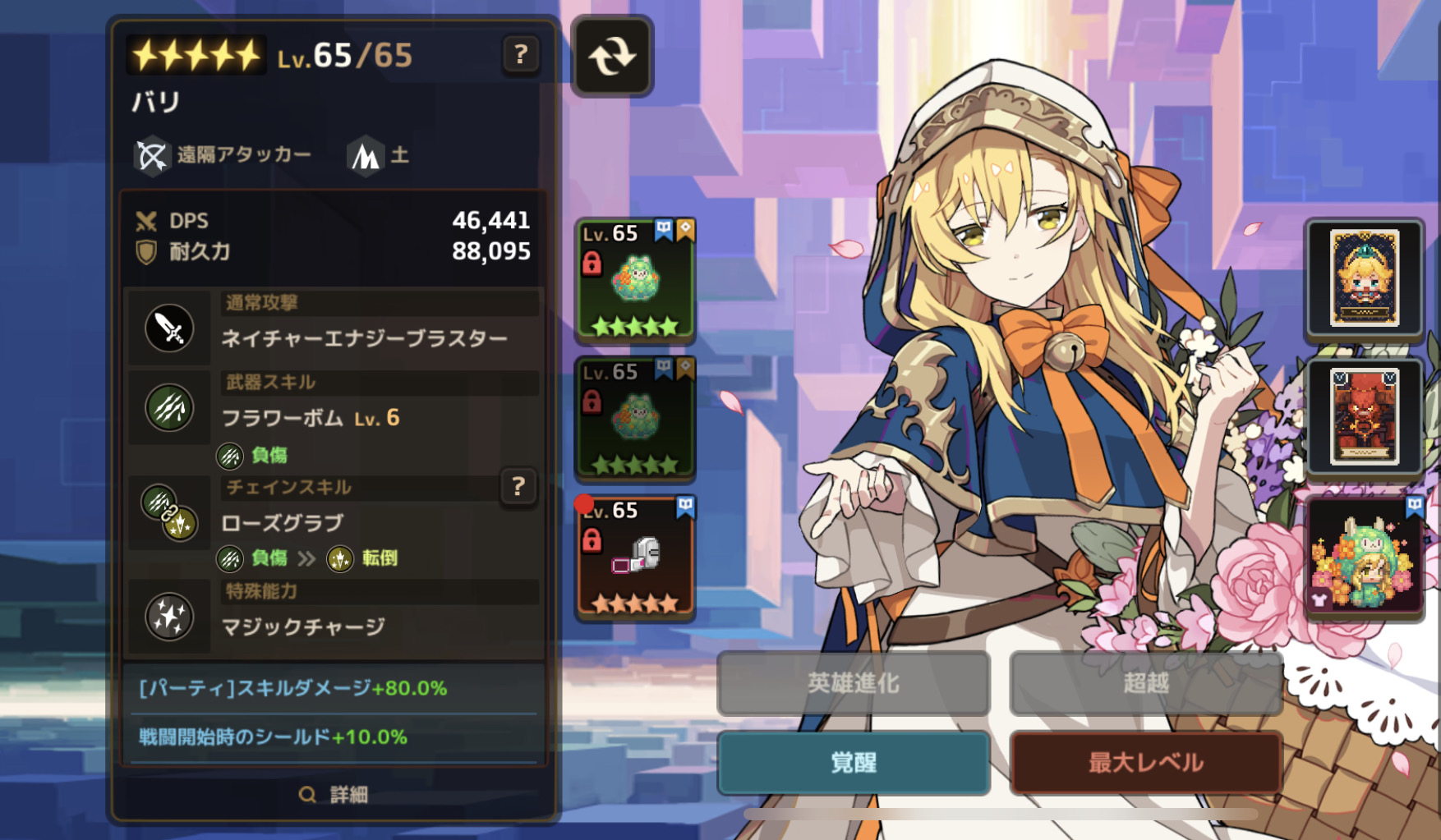The width and height of the screenshot is (1441, 840).
Task: Click the swap hero arrows button
Action: (612, 57)
